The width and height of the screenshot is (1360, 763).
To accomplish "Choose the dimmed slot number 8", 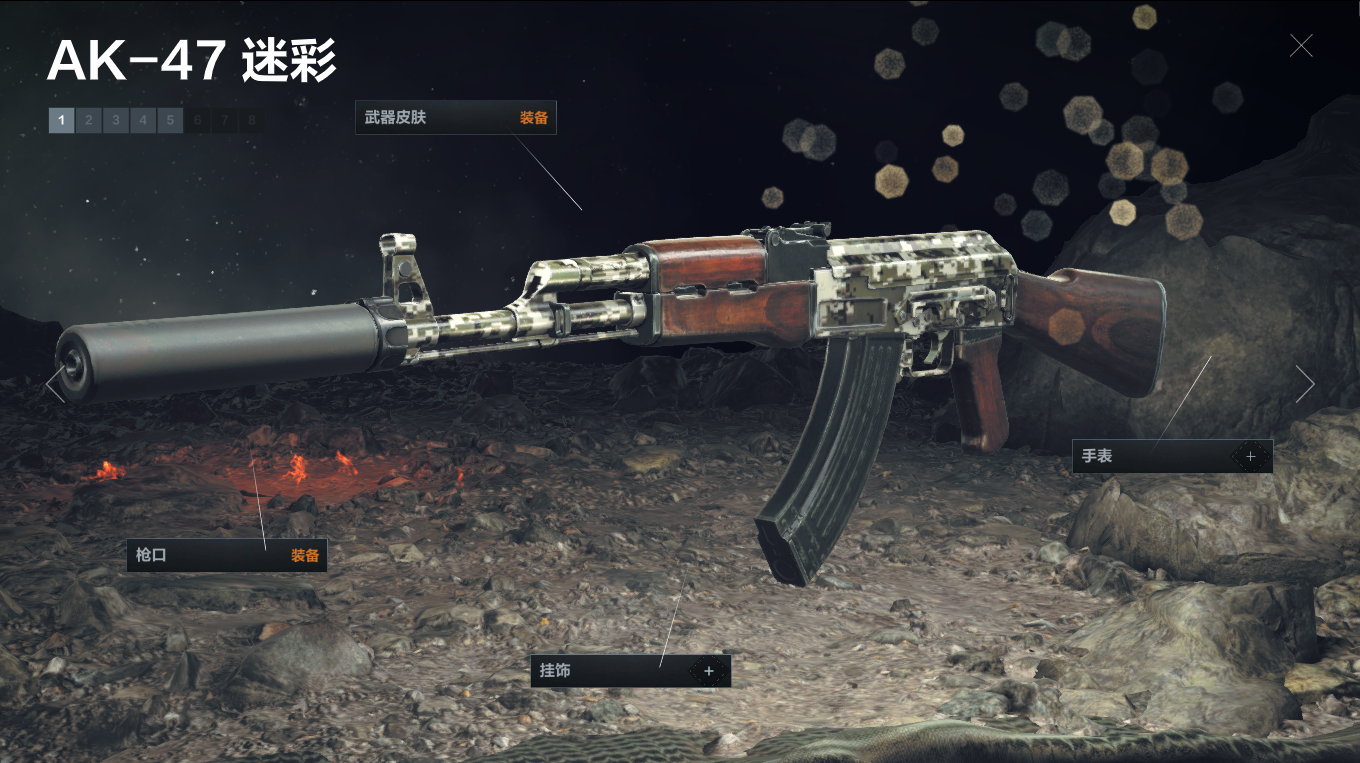I will (251, 121).
